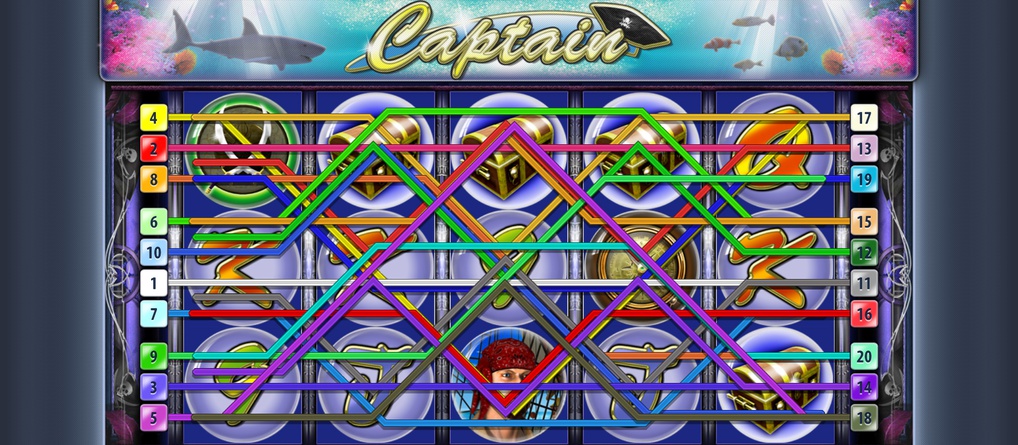Click payline 18 indicator
Viewport: 1018px width, 445px height.
[864, 416]
